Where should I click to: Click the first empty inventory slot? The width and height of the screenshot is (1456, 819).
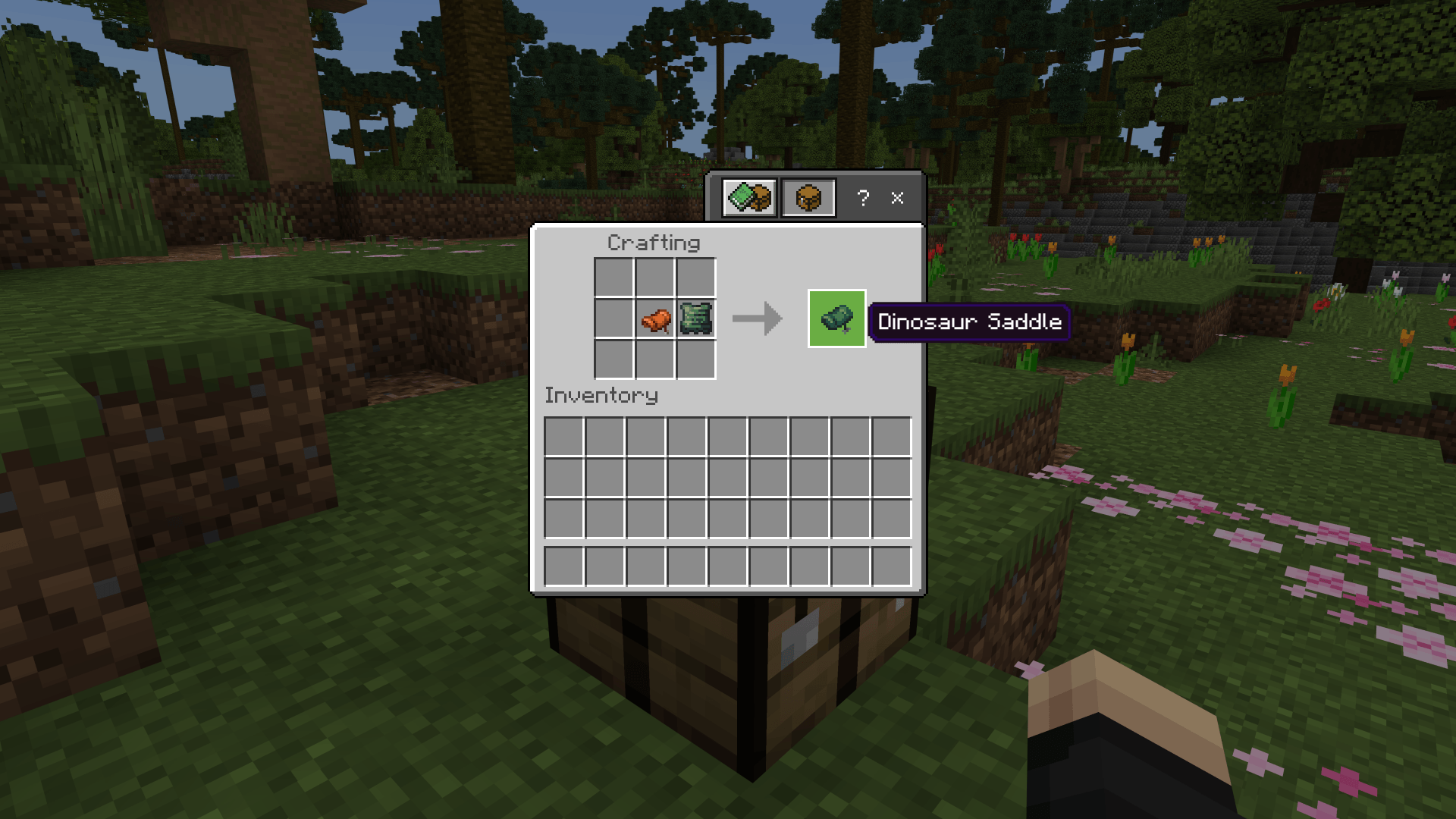[563, 437]
